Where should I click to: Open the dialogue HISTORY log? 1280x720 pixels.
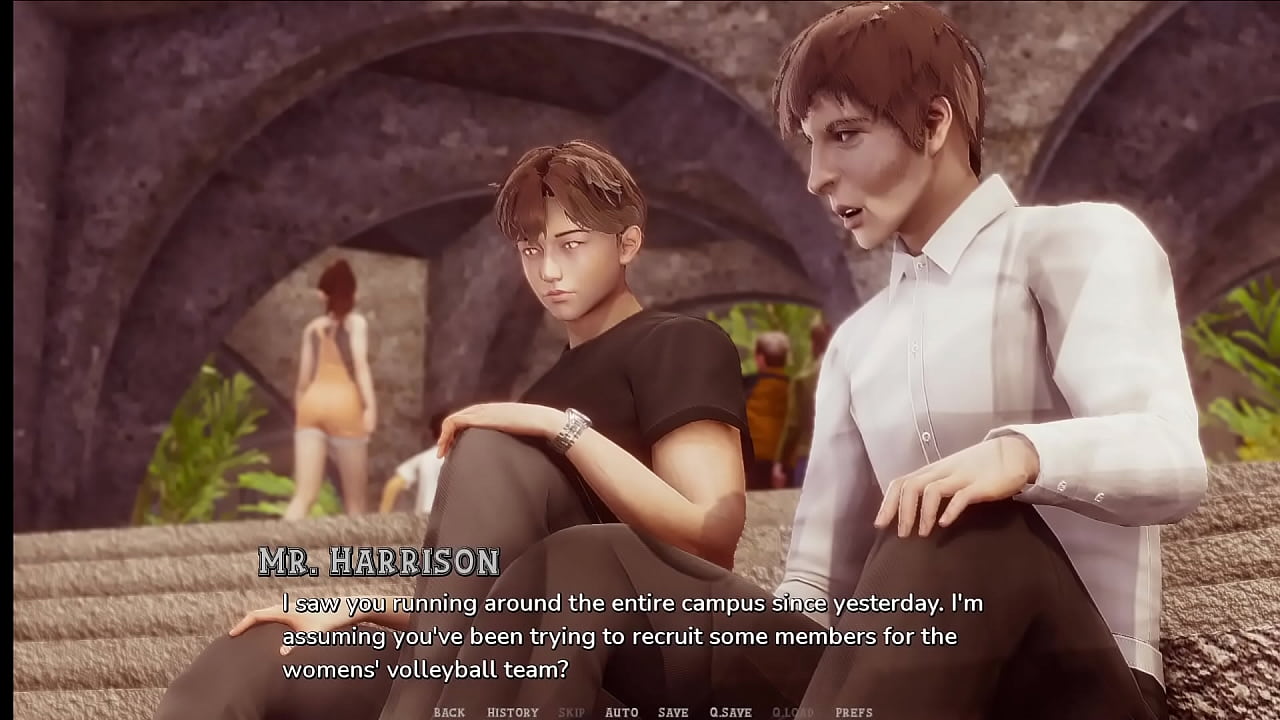pos(513,712)
